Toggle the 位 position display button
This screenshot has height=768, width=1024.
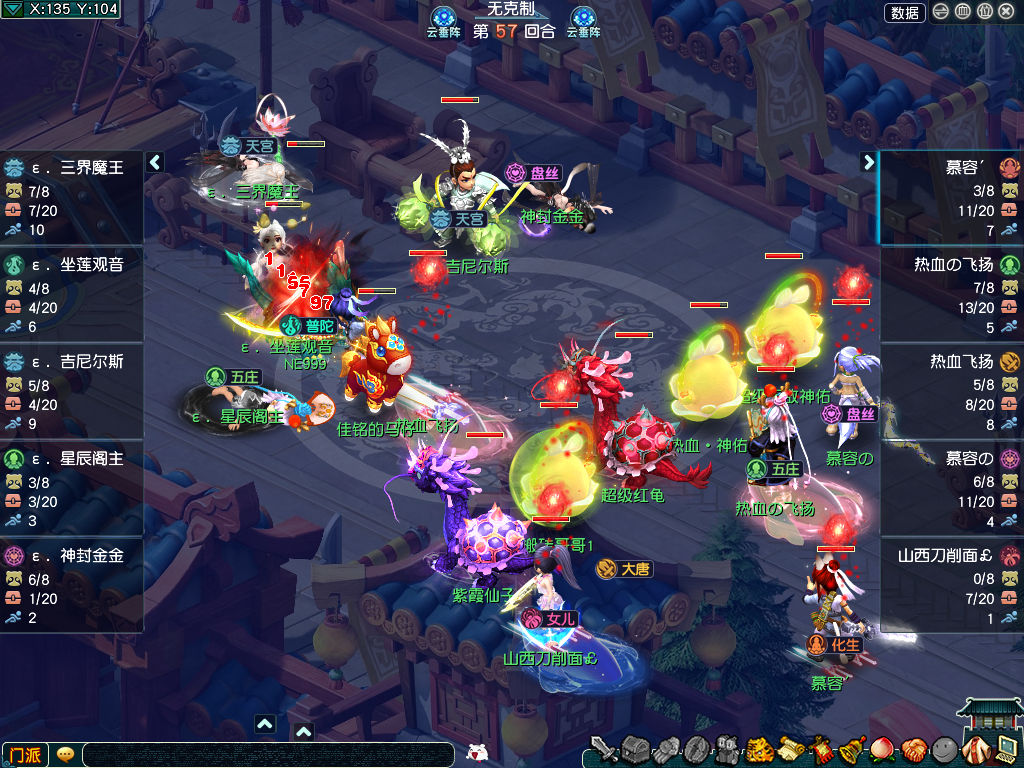(984, 13)
